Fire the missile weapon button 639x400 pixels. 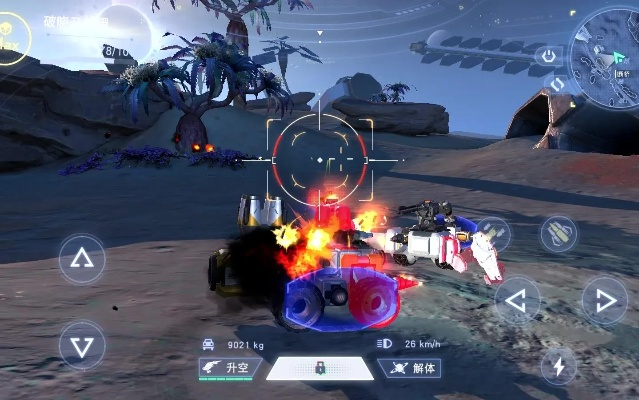pyautogui.click(x=558, y=234)
